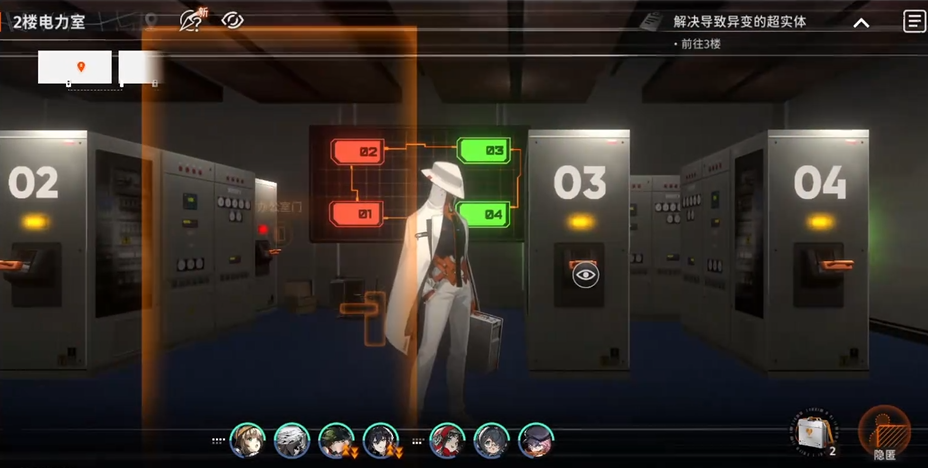Click the red 02 node on circuit panel
Screen dimensions: 928x468
coord(358,152)
